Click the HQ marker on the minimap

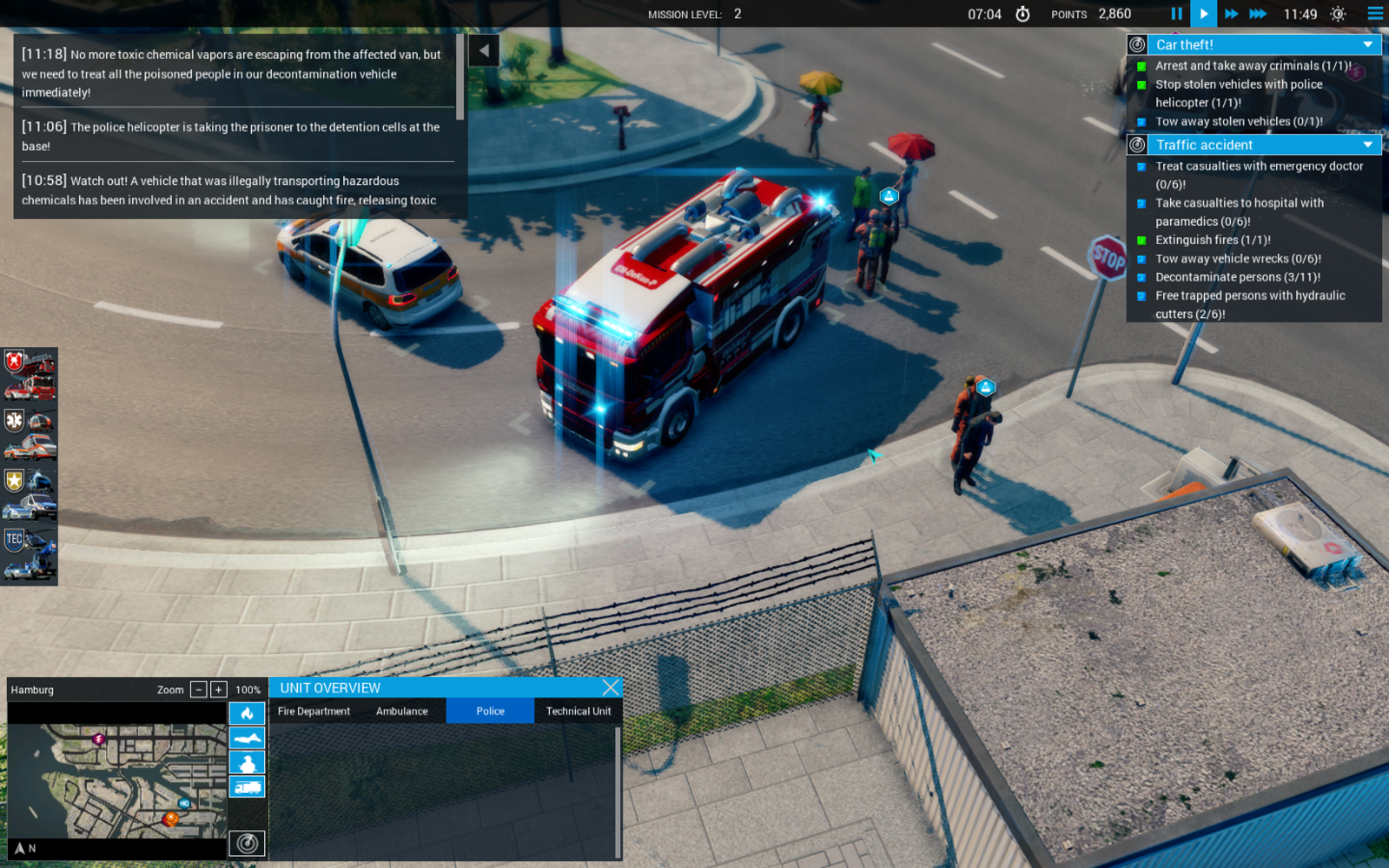click(x=184, y=803)
